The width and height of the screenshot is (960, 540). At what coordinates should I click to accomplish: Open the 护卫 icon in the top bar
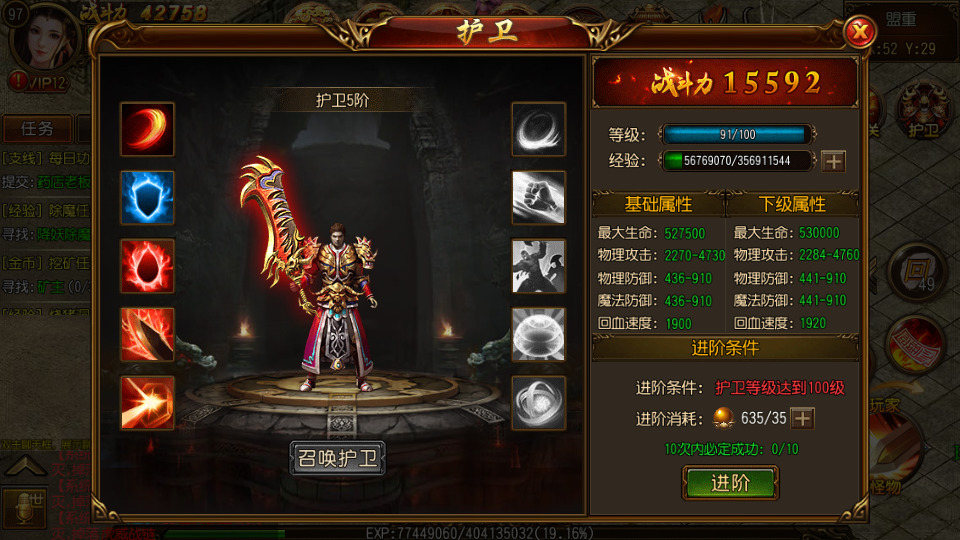pyautogui.click(x=922, y=110)
